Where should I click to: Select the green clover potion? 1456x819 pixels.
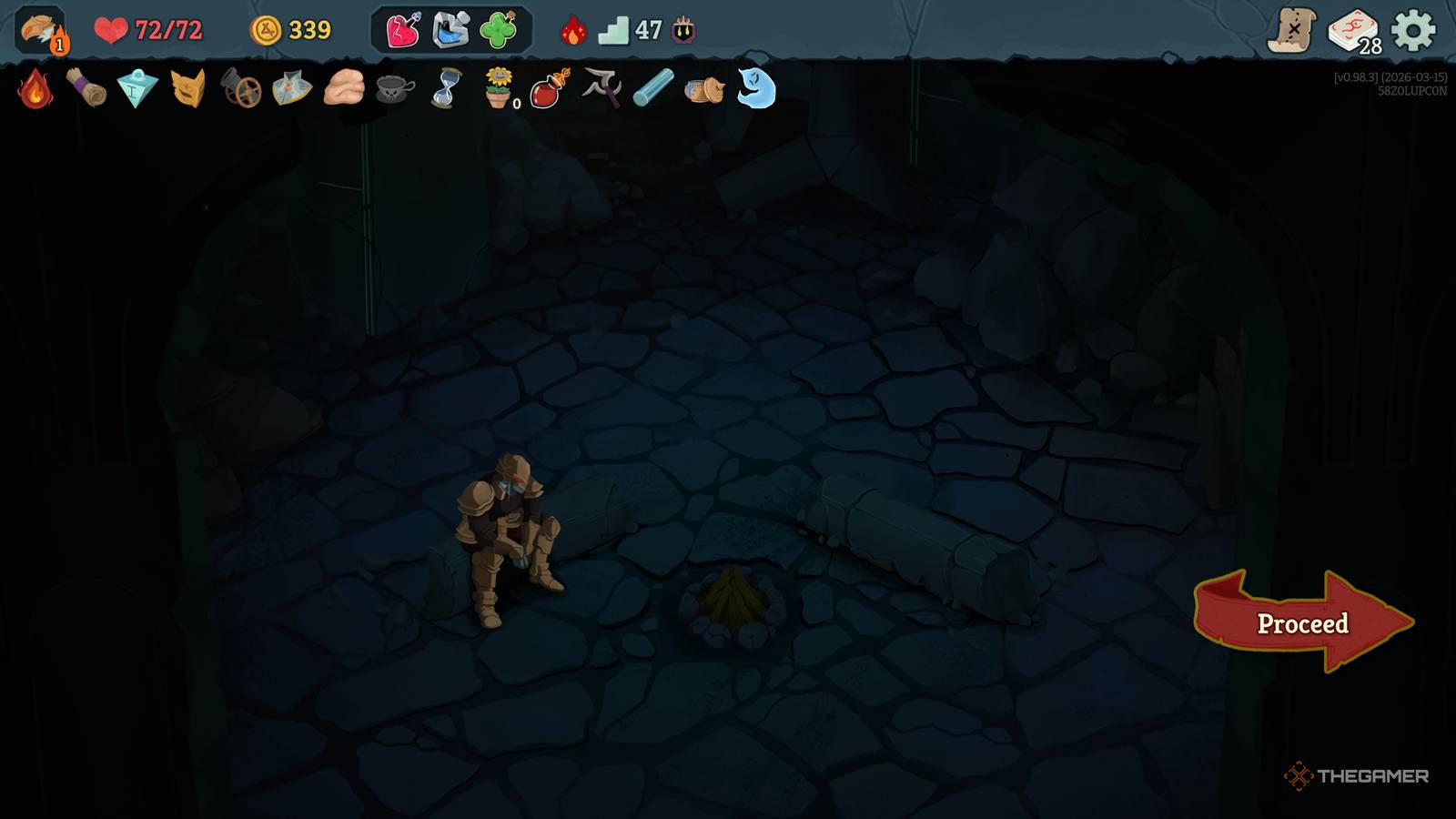(x=499, y=31)
